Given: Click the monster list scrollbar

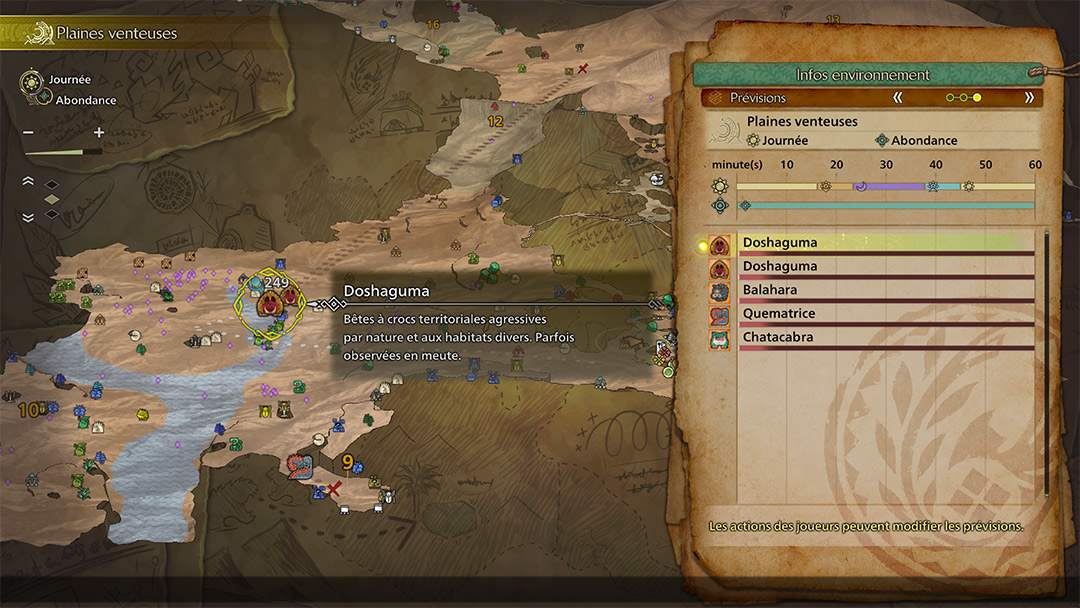Looking at the screenshot, I should (1047, 360).
